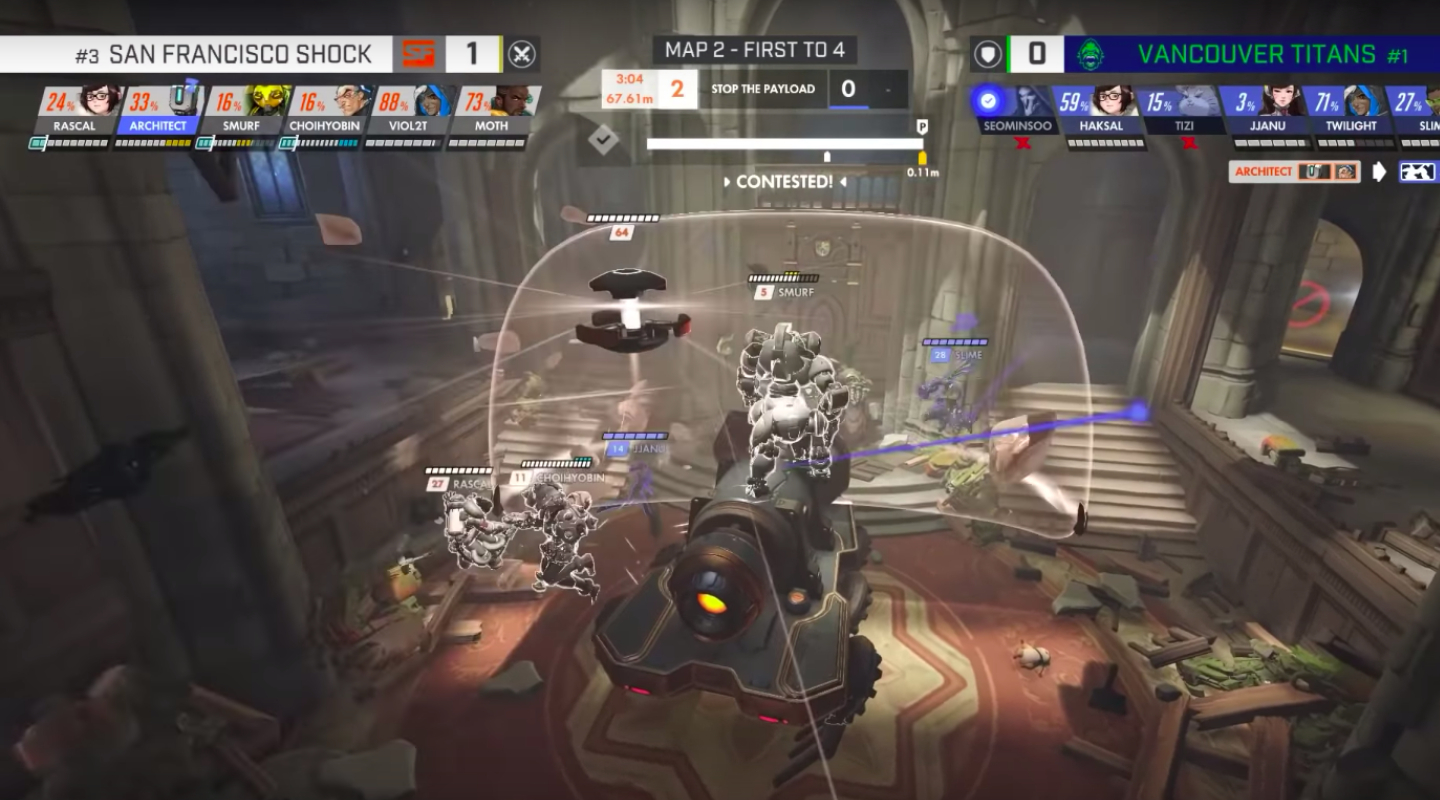The height and width of the screenshot is (800, 1440).
Task: Select the Stop the Payload objective tracker
Action: coord(762,89)
